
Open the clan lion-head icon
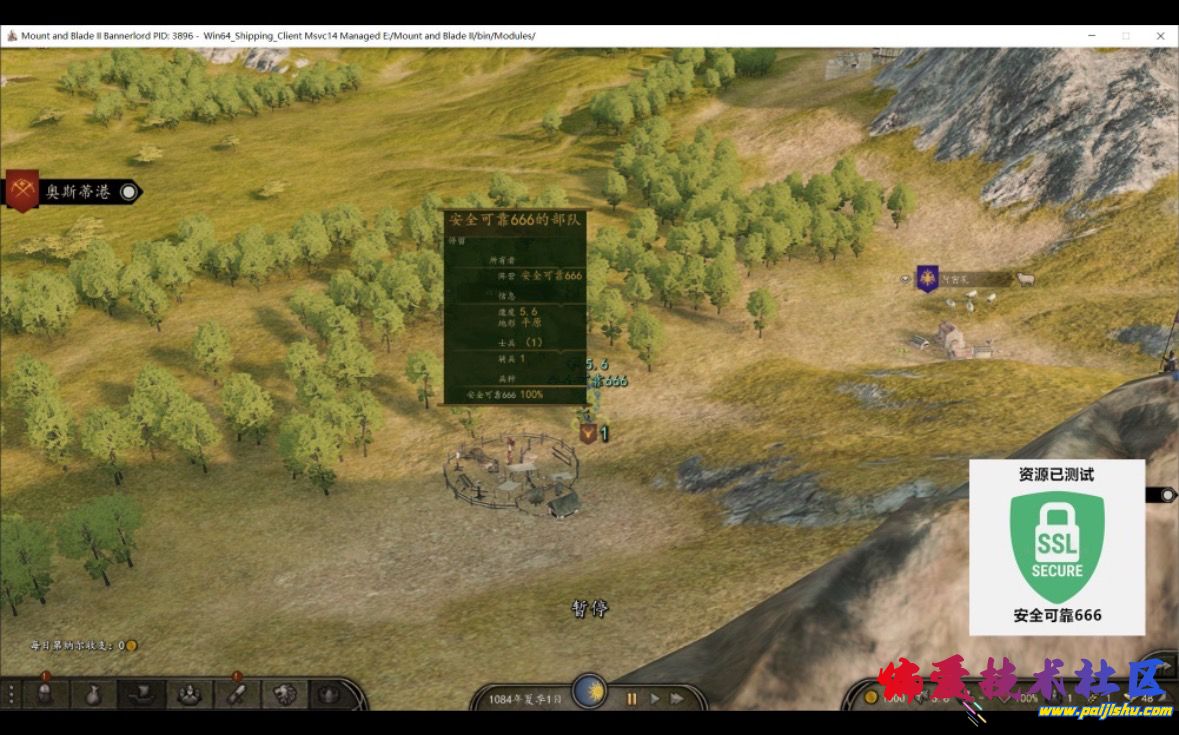[286, 693]
